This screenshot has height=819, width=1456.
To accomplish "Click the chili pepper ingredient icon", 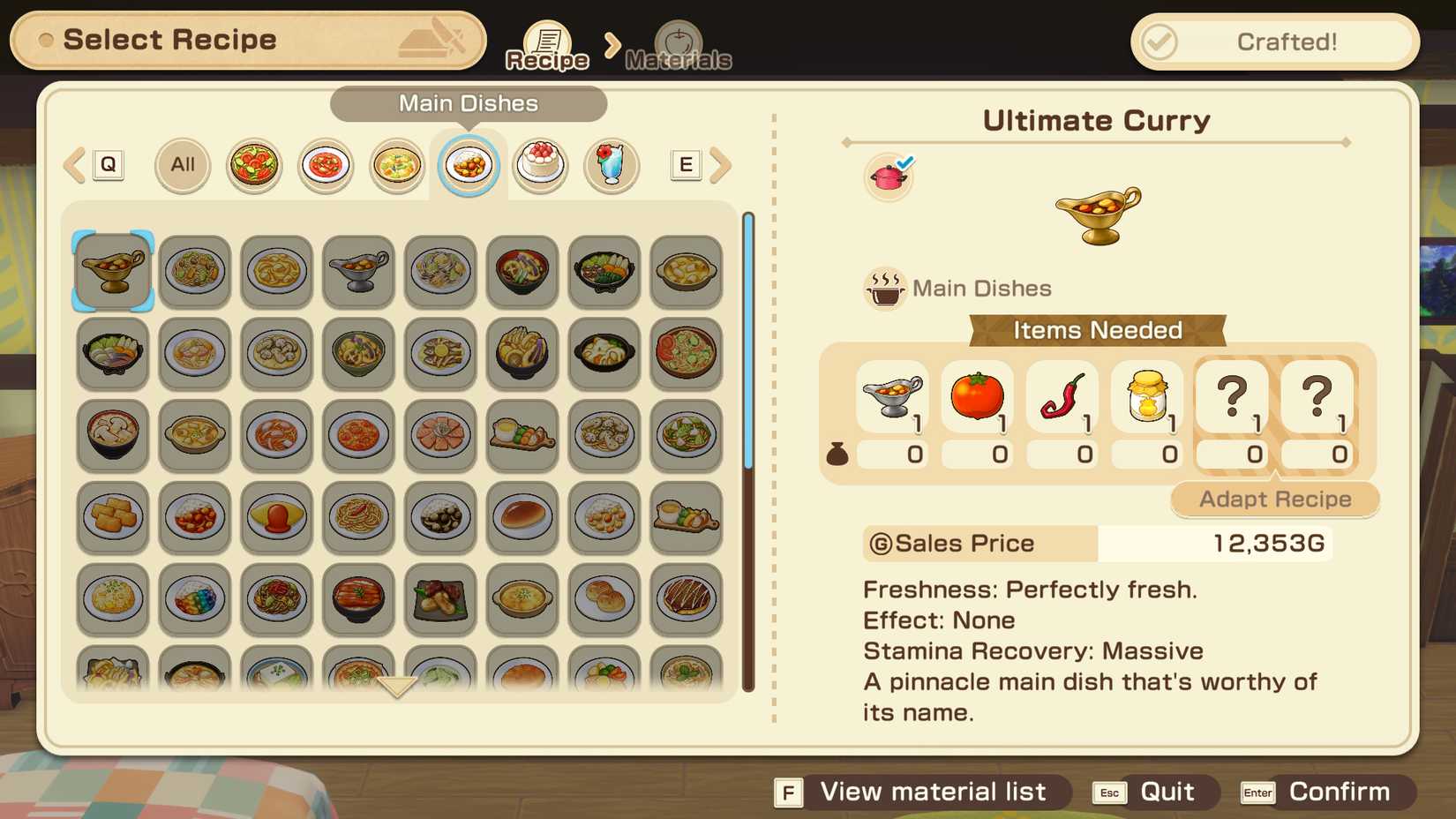I will coord(1062,398).
